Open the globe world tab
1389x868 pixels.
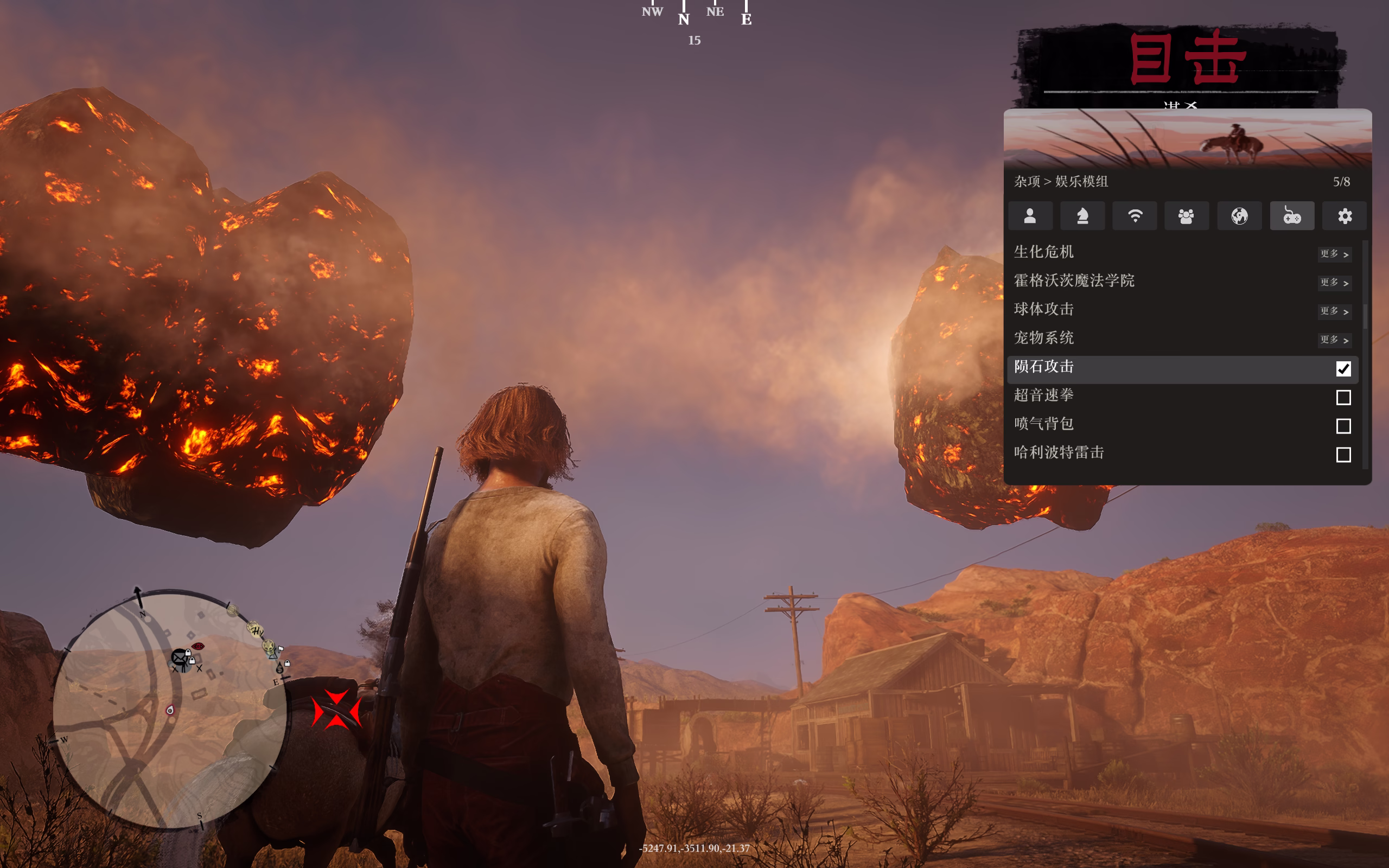coord(1239,216)
